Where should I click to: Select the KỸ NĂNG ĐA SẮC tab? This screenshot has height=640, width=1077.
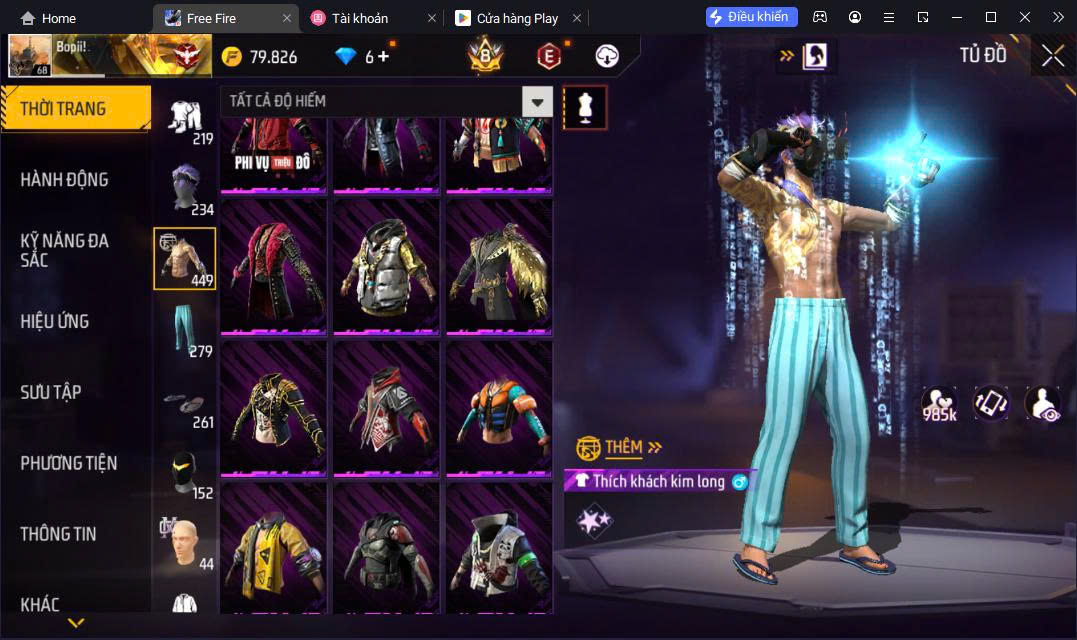pyautogui.click(x=65, y=250)
